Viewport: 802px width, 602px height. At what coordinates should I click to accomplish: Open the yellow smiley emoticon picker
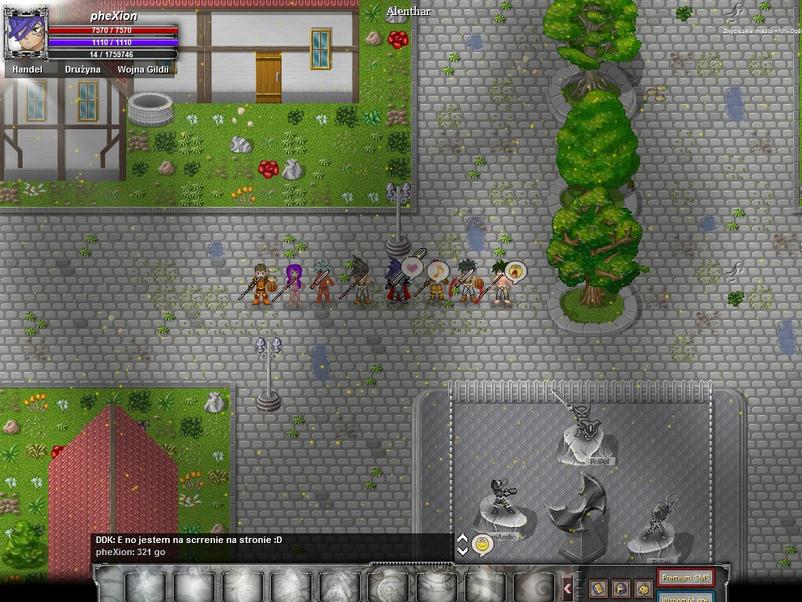click(x=482, y=545)
